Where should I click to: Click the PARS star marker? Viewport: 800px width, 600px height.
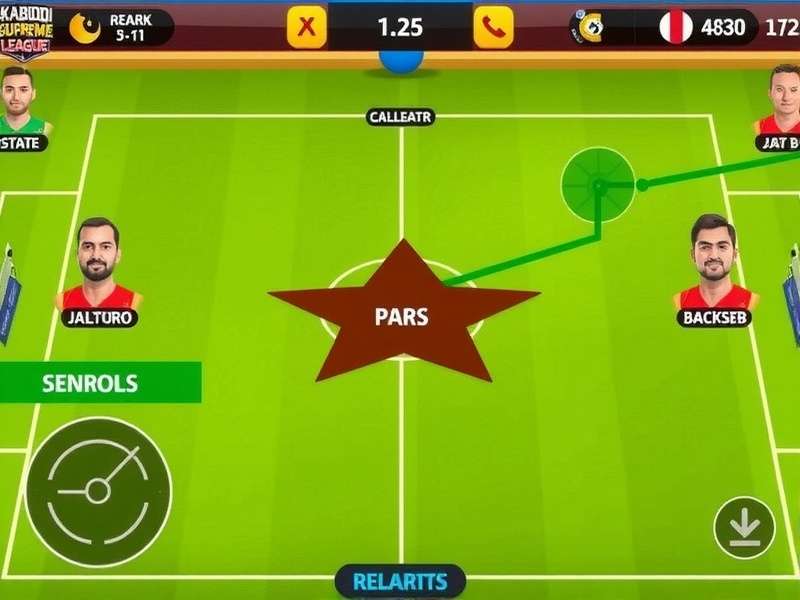tap(402, 317)
